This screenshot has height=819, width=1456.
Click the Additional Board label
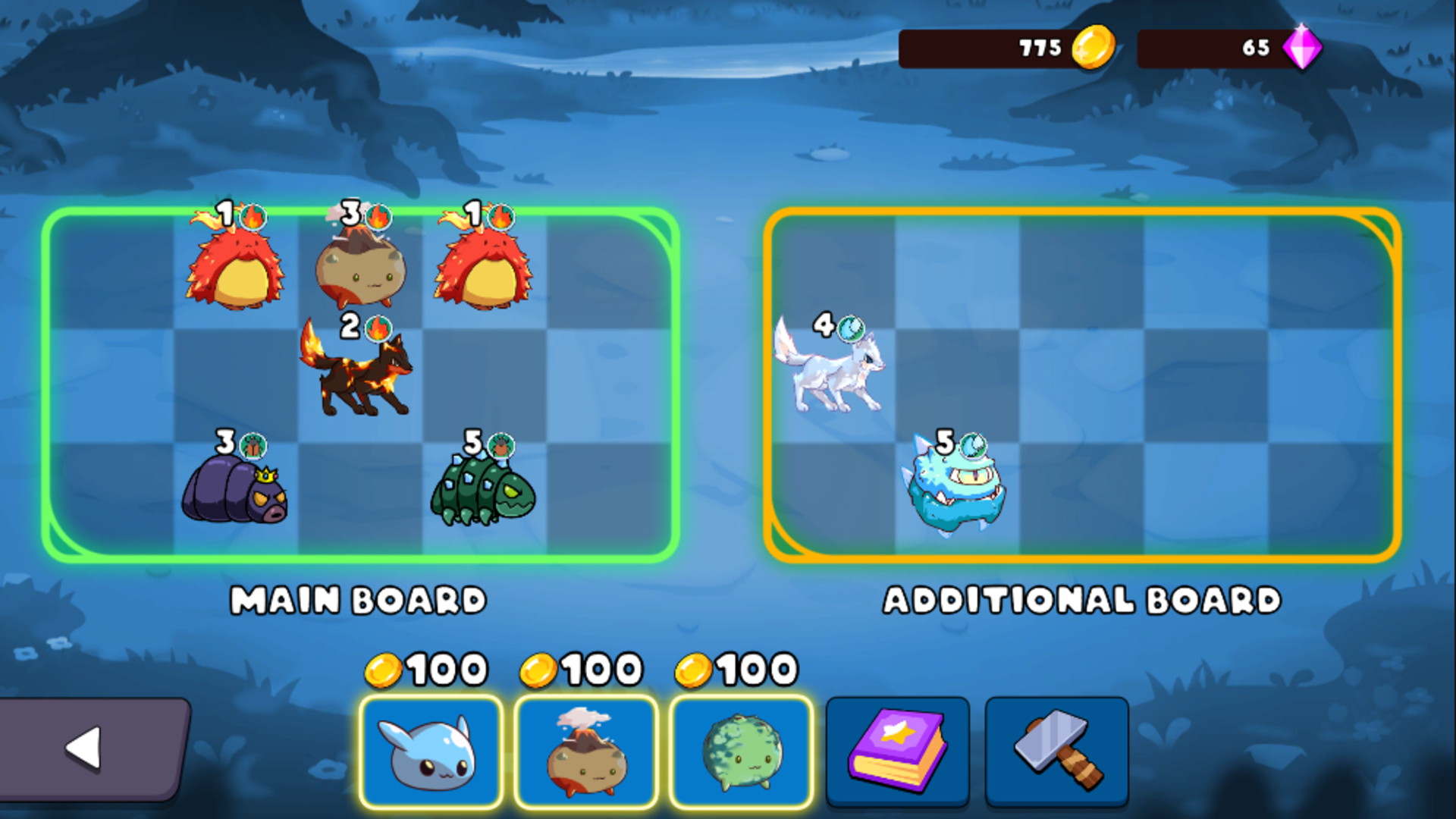(1082, 599)
